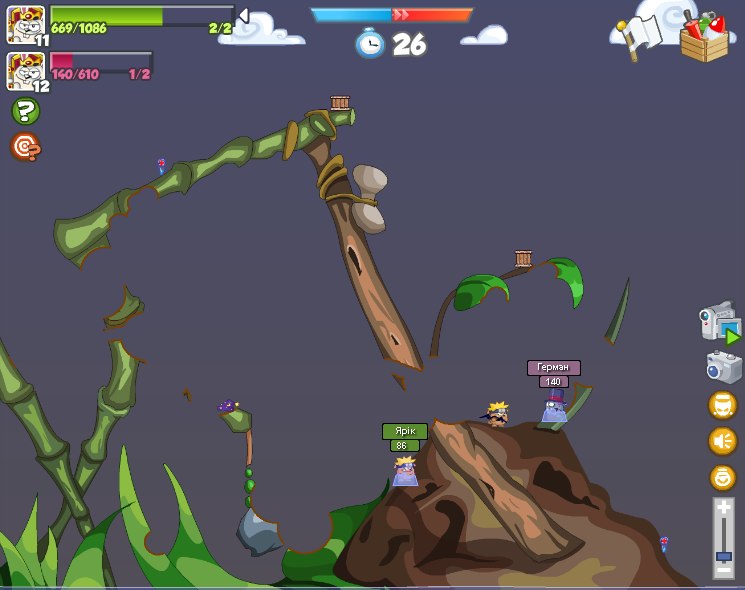The image size is (745, 590).
Task: Open the green question mark help
Action: coord(25,111)
